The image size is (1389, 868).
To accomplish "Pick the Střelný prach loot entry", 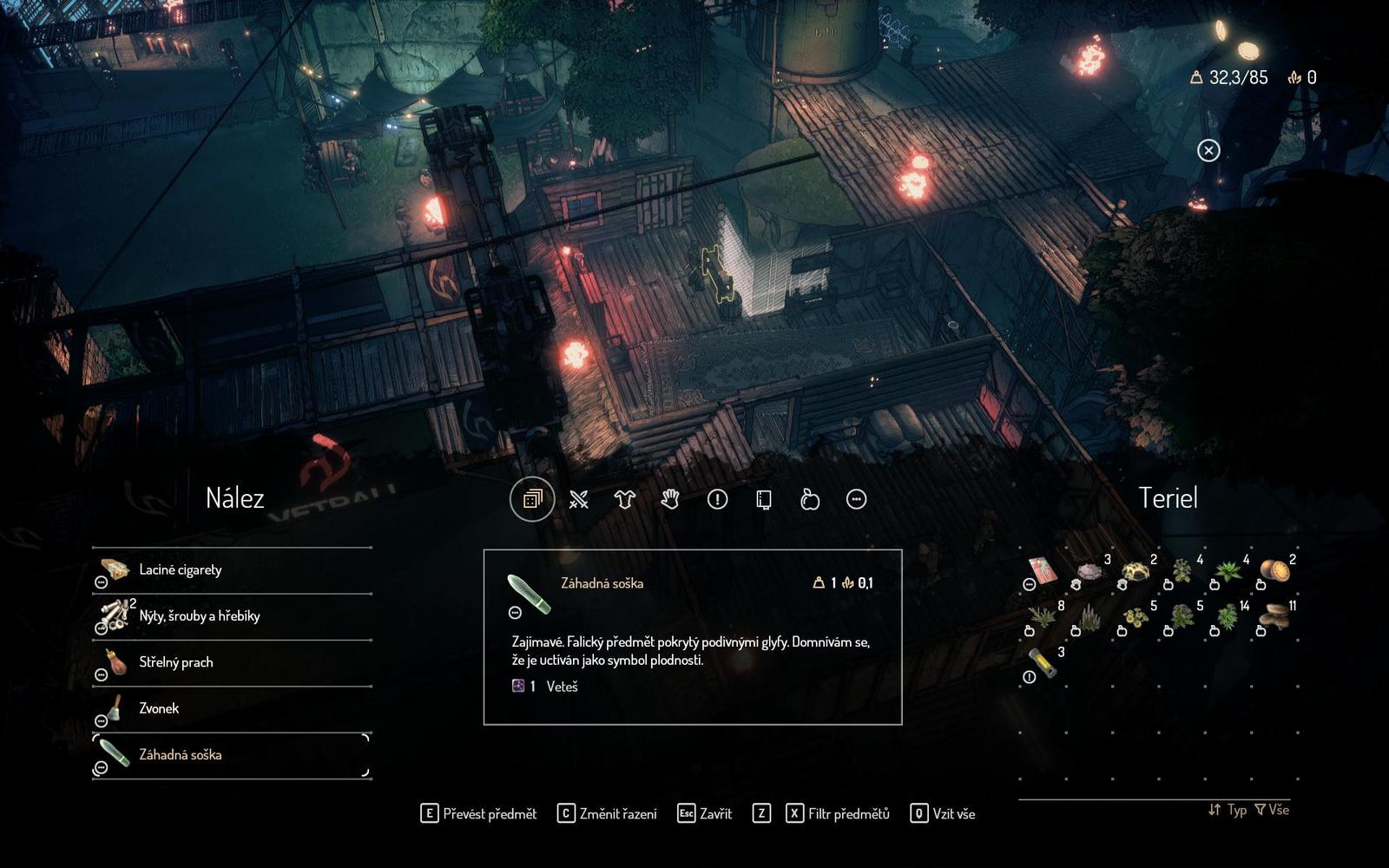I will tap(232, 662).
